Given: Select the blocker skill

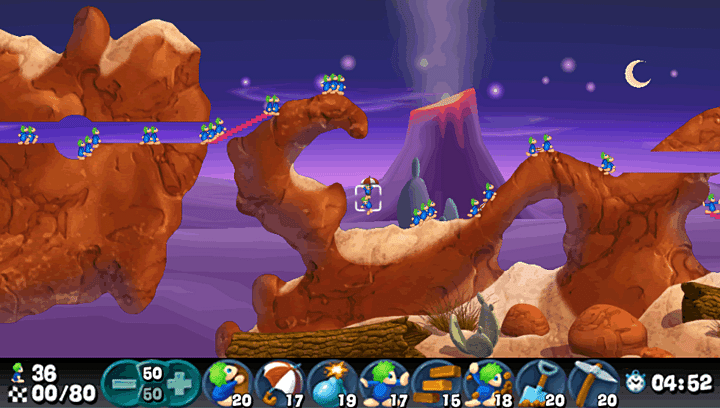Looking at the screenshot, I should click(382, 382).
